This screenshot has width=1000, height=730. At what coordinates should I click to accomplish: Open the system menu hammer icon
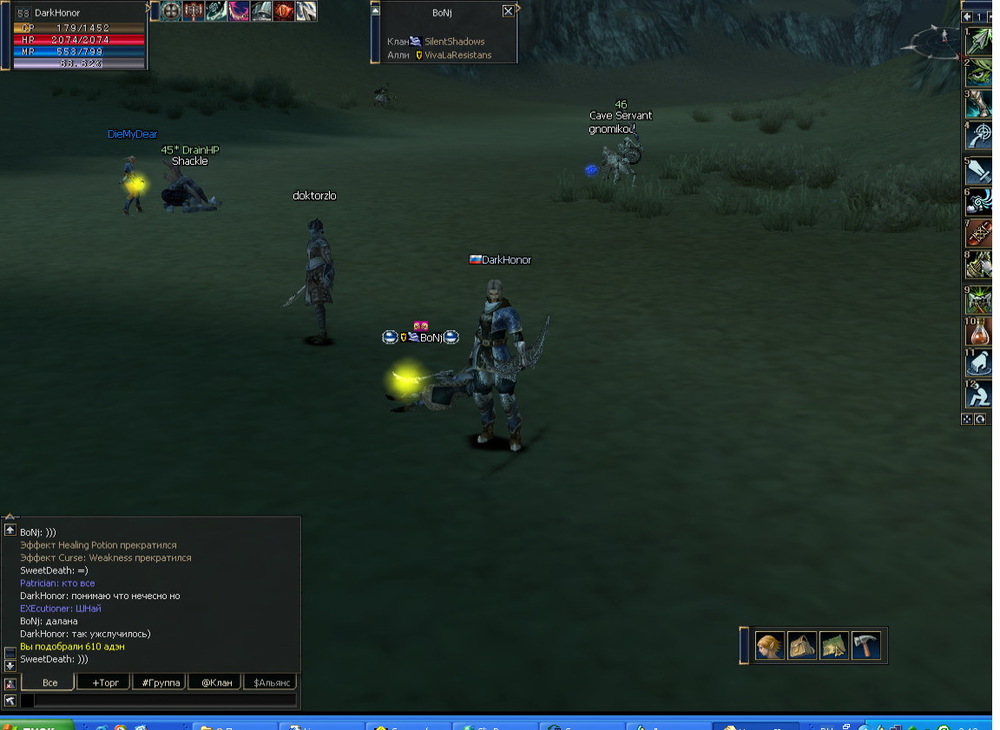tap(866, 647)
